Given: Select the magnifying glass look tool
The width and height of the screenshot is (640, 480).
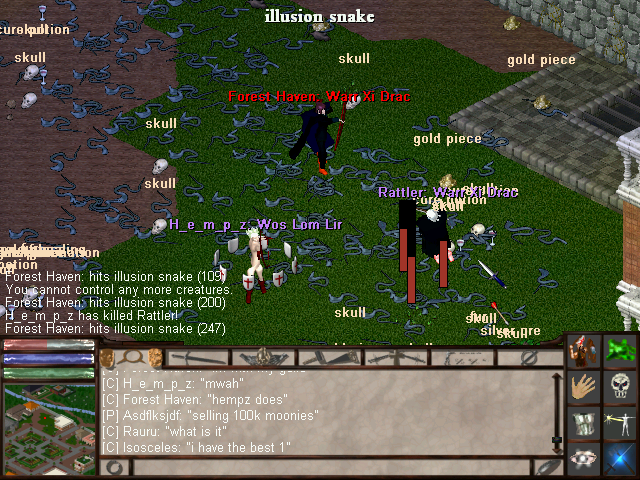Looking at the screenshot, I should [129, 357].
